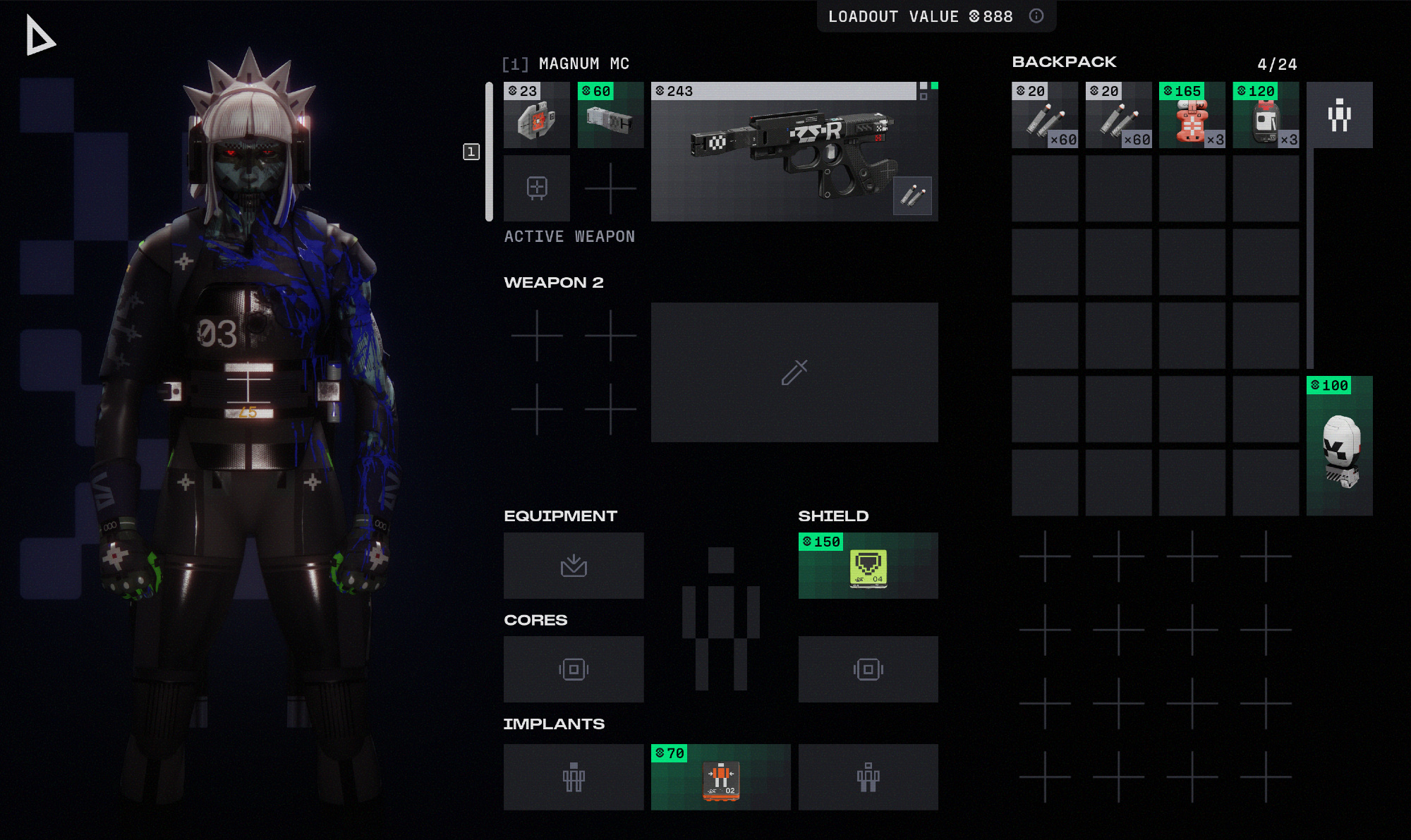The height and width of the screenshot is (840, 1411).
Task: Open the loadout value info icon
Action: pos(1036,16)
